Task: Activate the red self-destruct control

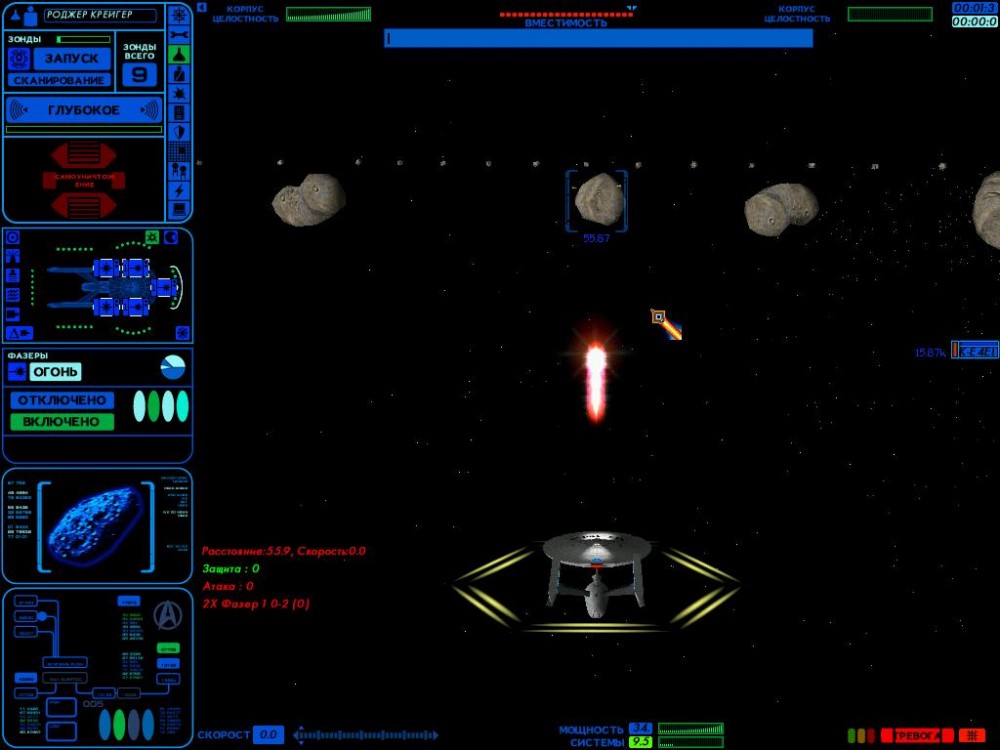Action: [84, 180]
